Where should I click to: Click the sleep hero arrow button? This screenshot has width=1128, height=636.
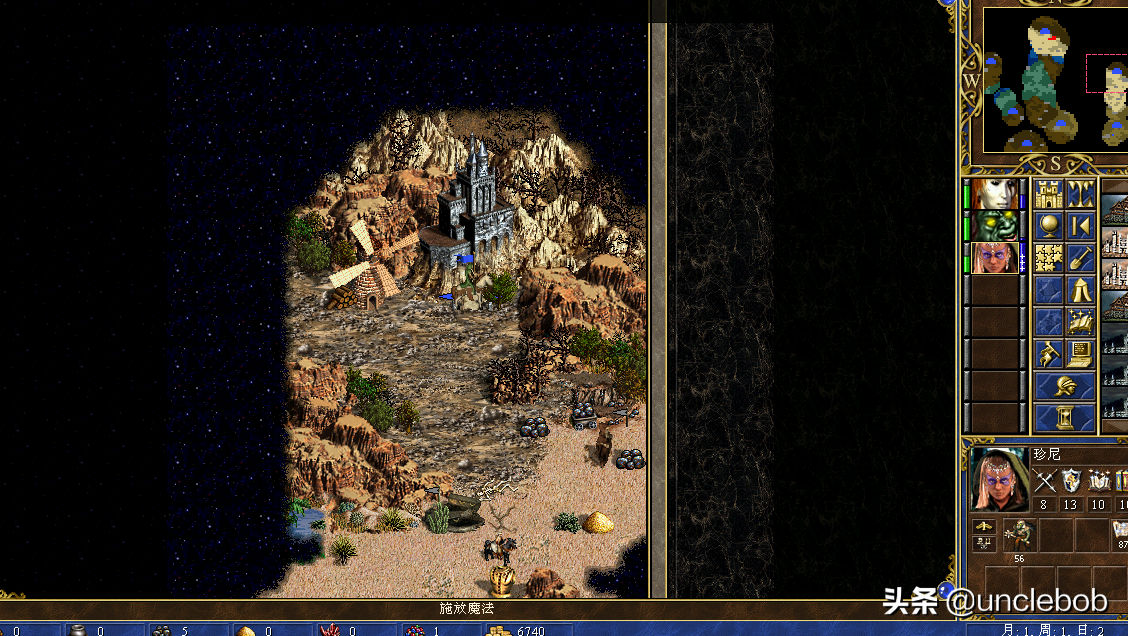[x=1080, y=226]
